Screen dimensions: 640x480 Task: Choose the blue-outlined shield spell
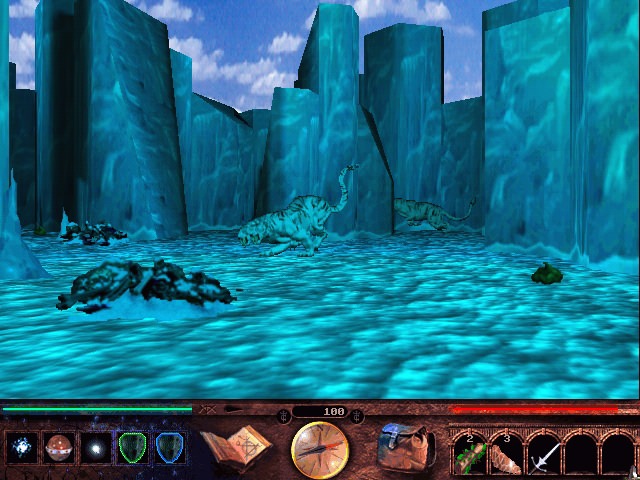coord(169,449)
